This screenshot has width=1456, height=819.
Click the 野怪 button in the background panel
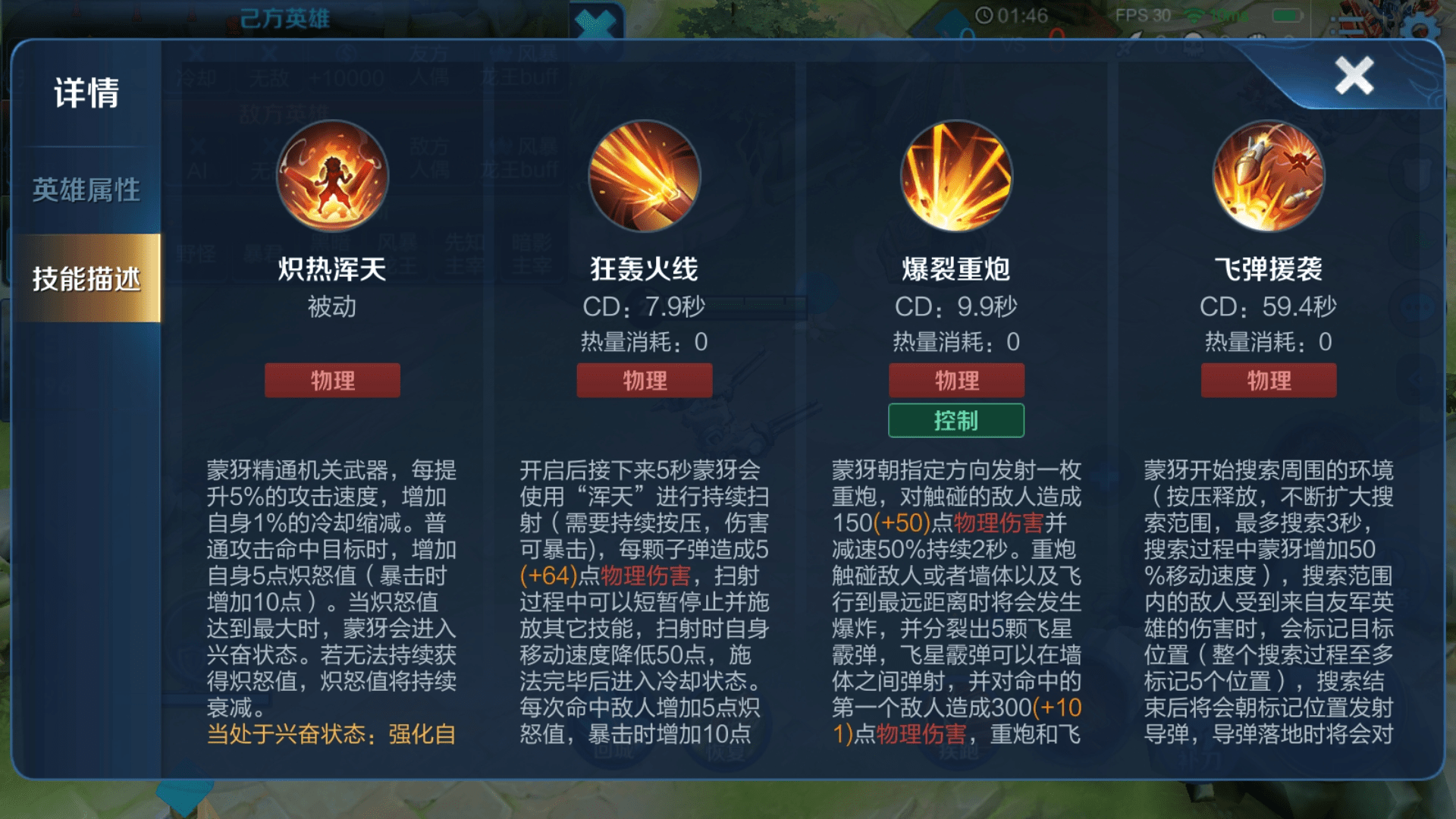tap(197, 254)
